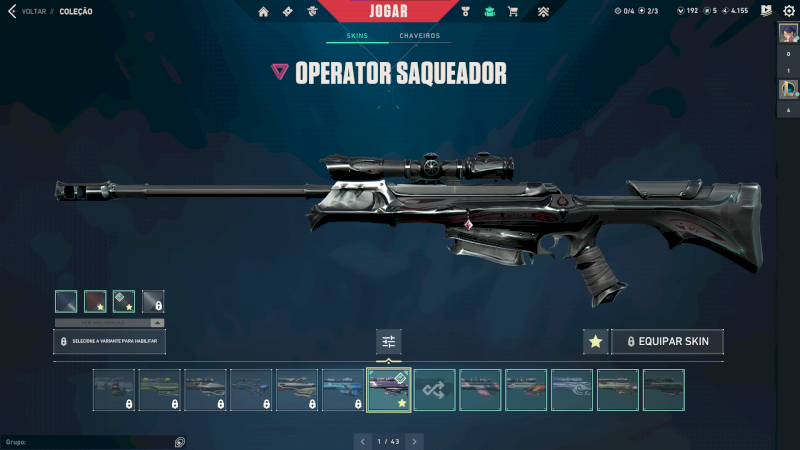Viewport: 800px width, 450px height.
Task: Go back with the VOLTAR arrow
Action: (12, 11)
